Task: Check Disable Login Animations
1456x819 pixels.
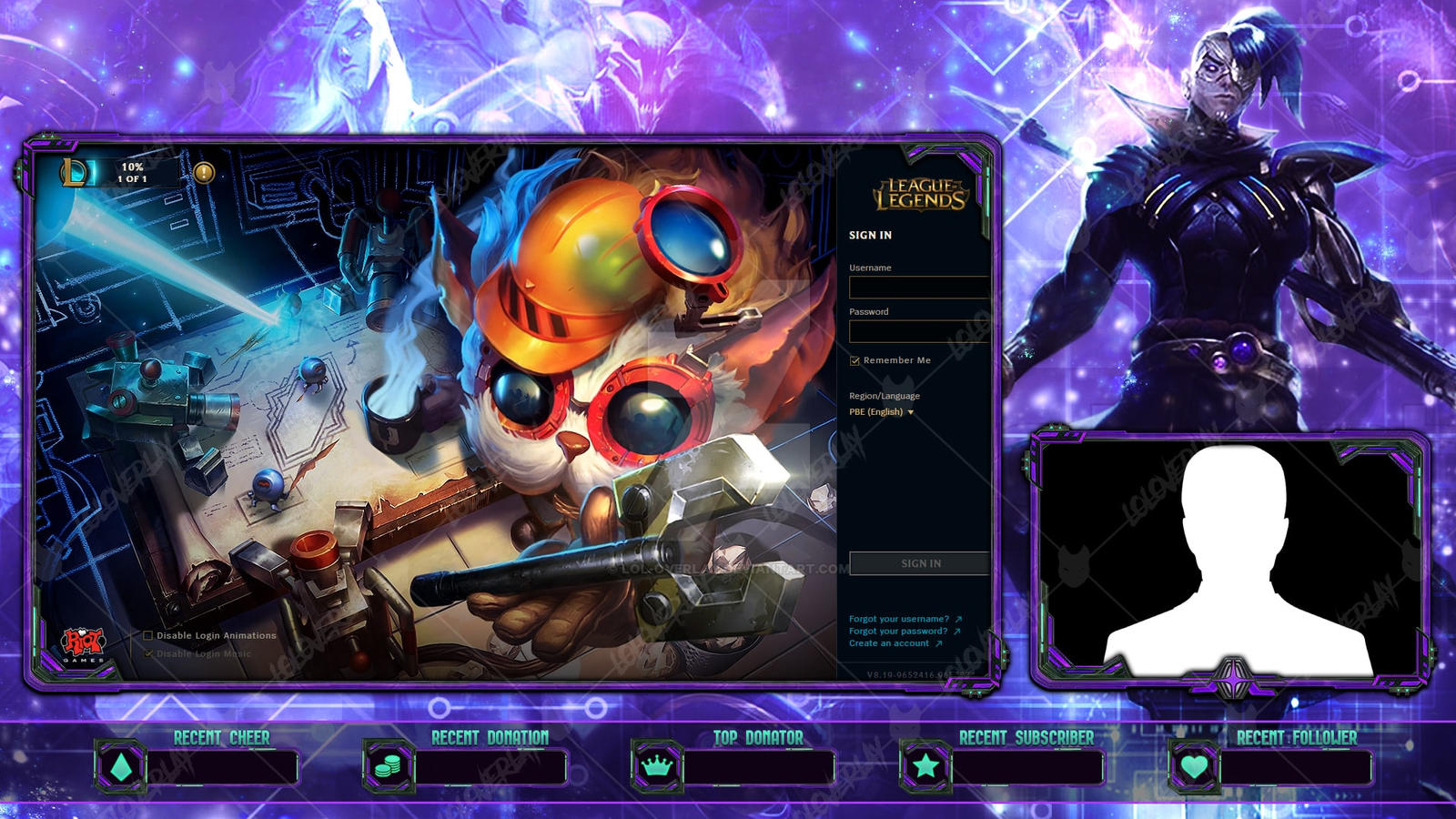Action: 147,637
